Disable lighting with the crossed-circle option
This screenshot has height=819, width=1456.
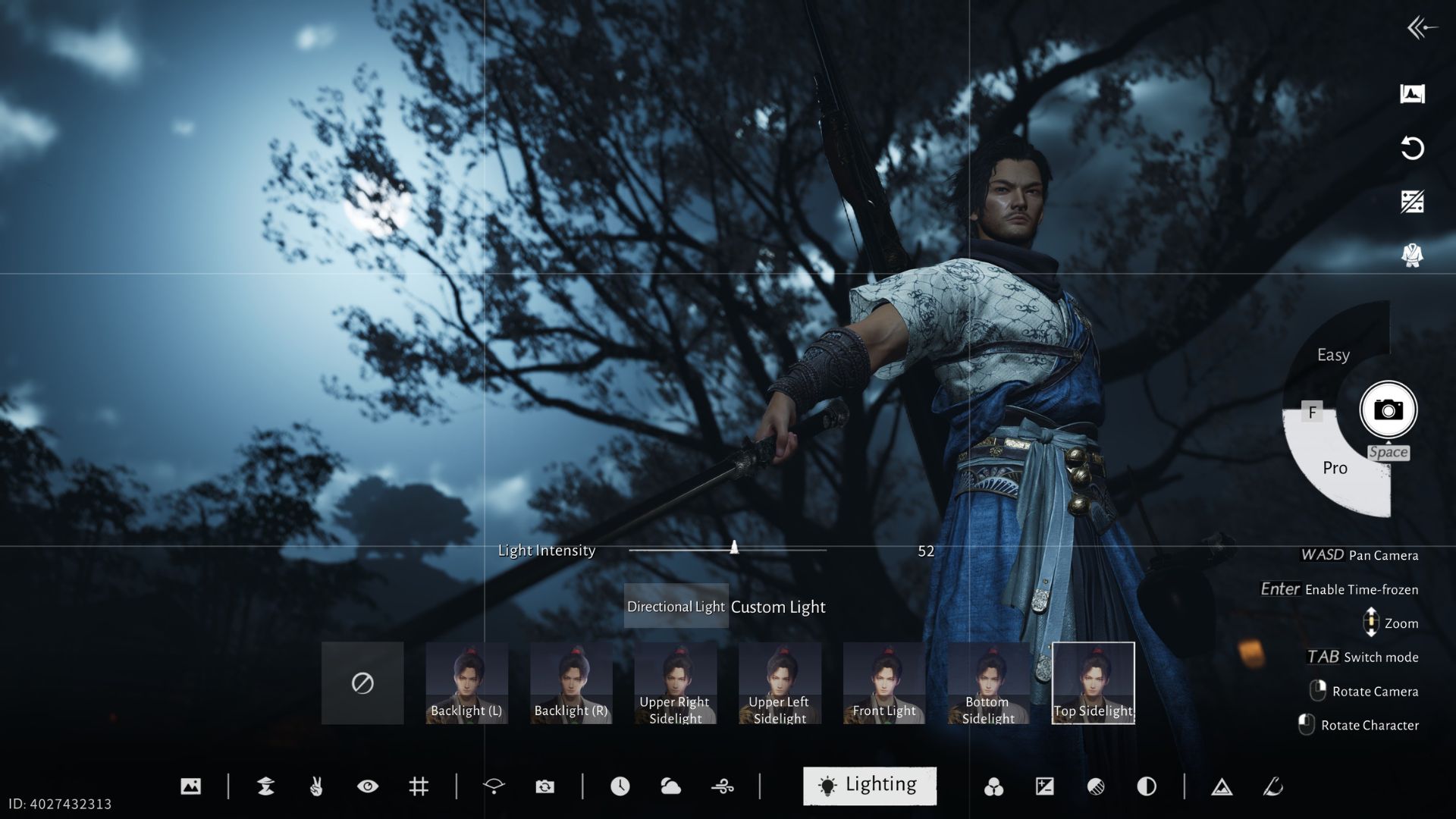point(362,682)
